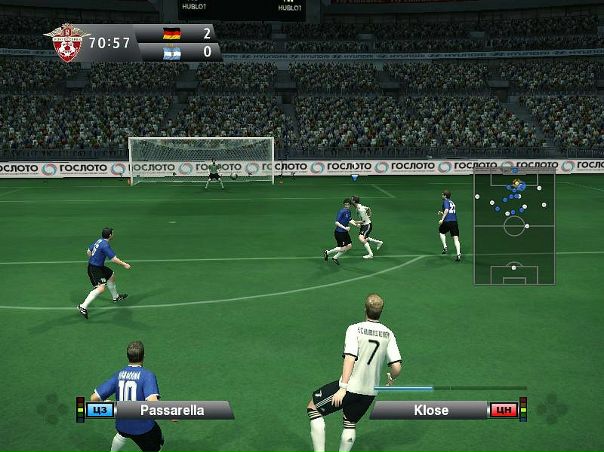
Task: Select the Germany flag on the scoreboard
Action: point(172,34)
